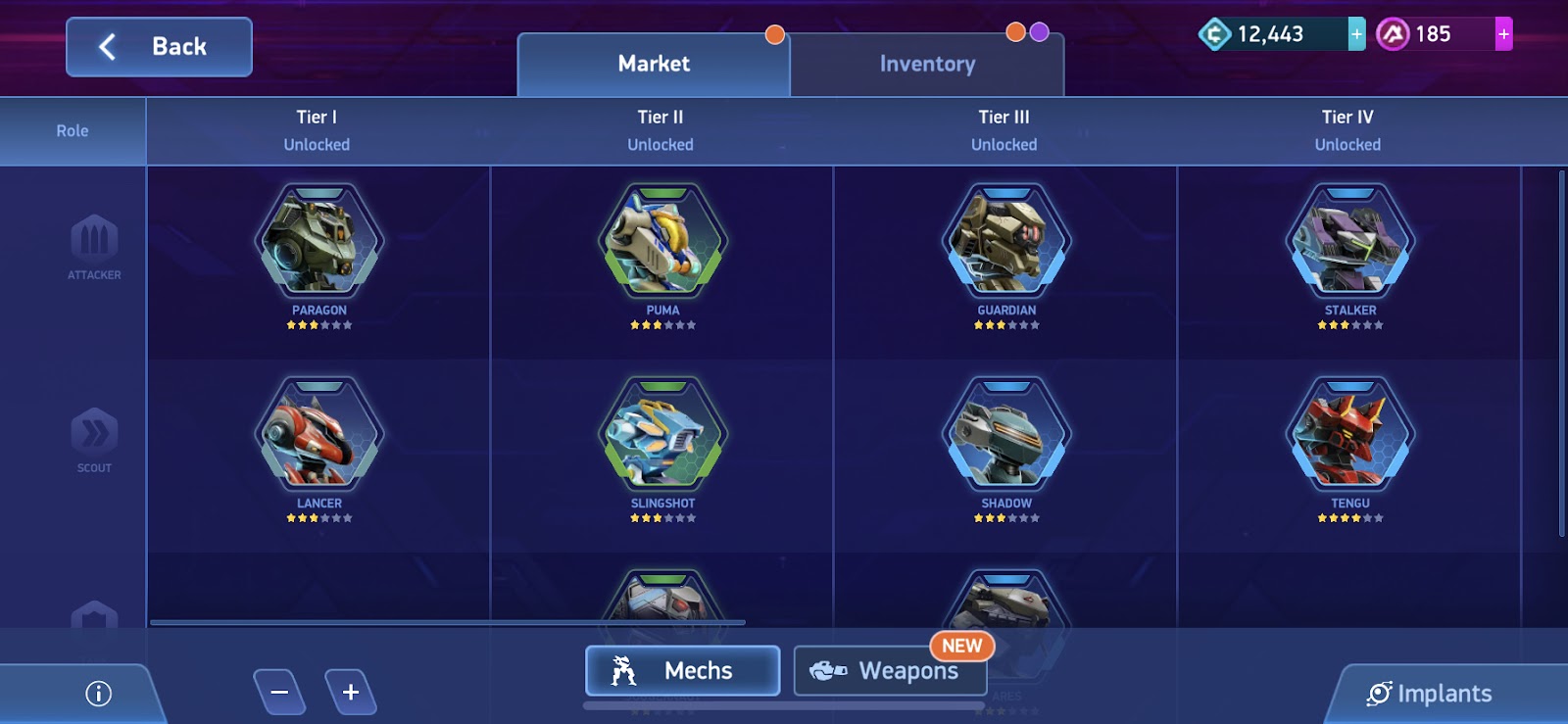Zoom in using the plus button
1568x724 pixels.
pyautogui.click(x=349, y=691)
